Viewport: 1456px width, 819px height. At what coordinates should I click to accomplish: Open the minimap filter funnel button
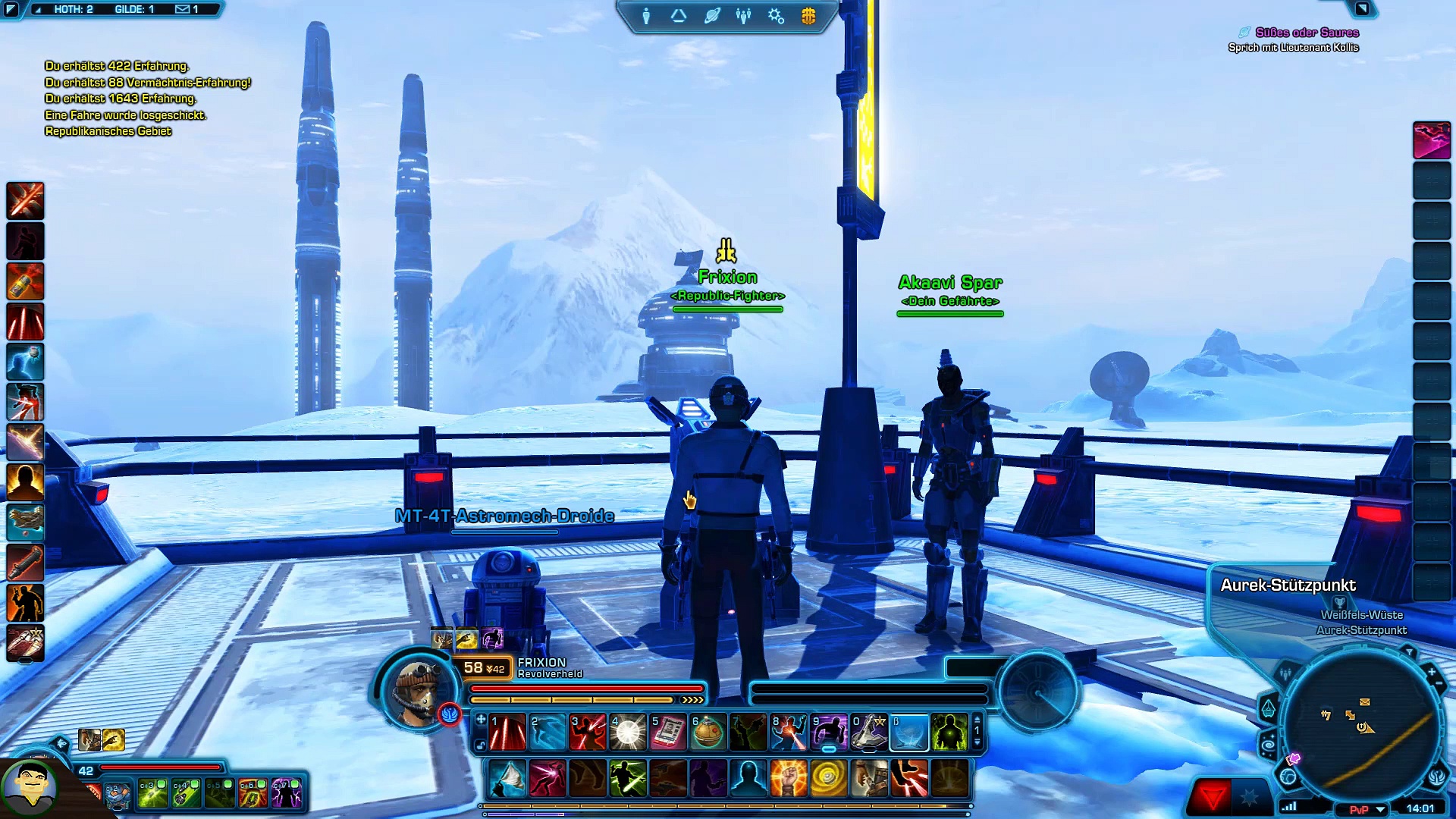[1409, 652]
